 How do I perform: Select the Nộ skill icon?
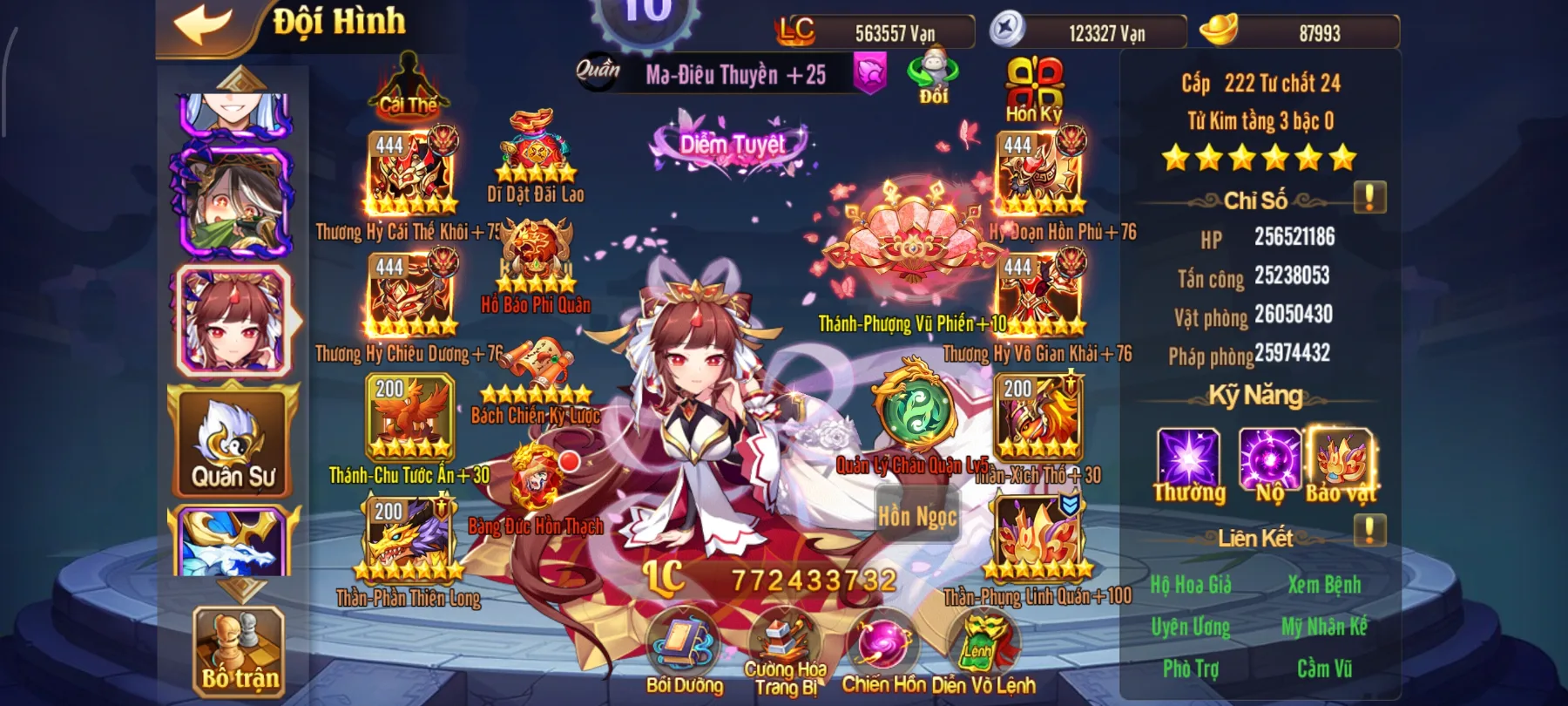click(1269, 455)
